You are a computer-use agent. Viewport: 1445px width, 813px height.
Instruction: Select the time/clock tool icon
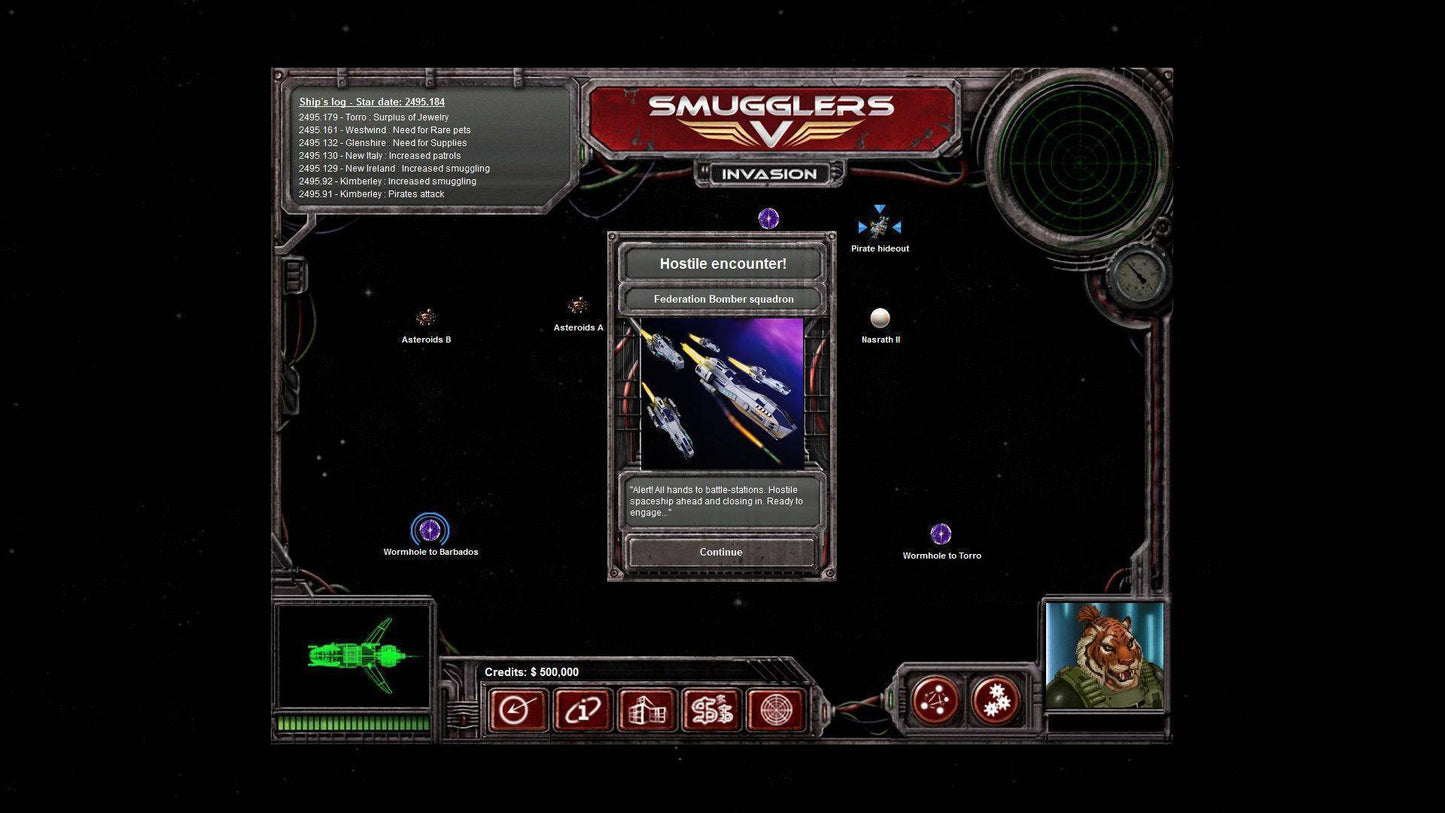tap(518, 710)
